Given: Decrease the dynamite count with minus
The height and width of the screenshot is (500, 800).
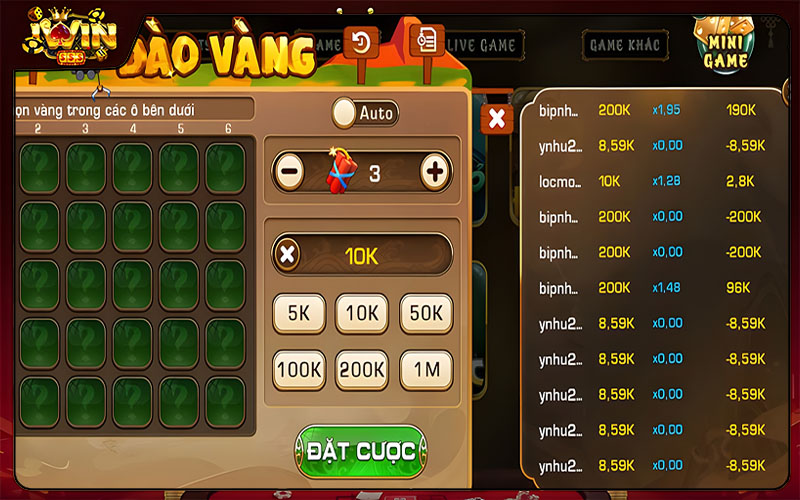Looking at the screenshot, I should 289,172.
